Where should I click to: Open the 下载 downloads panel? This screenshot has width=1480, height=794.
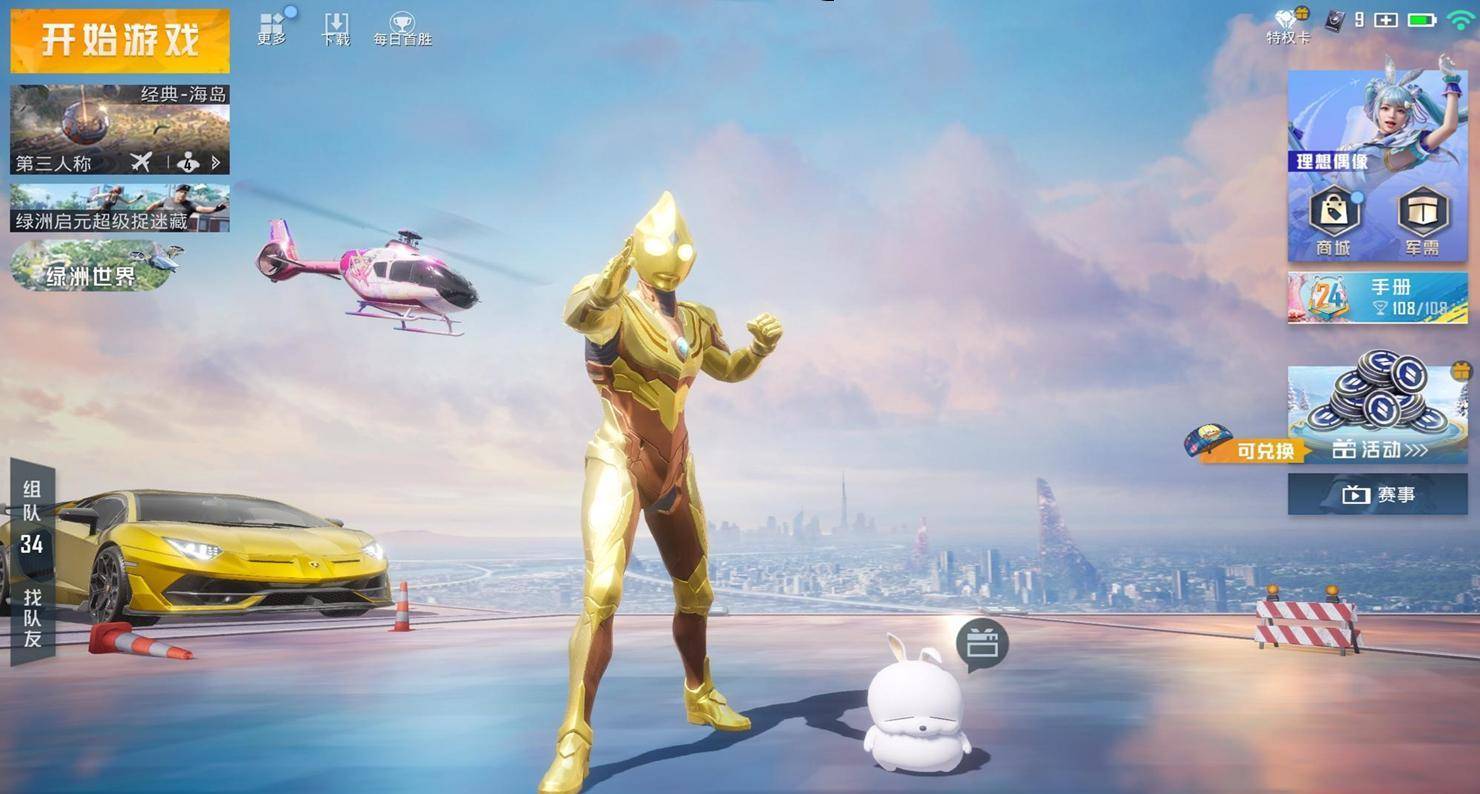(336, 28)
